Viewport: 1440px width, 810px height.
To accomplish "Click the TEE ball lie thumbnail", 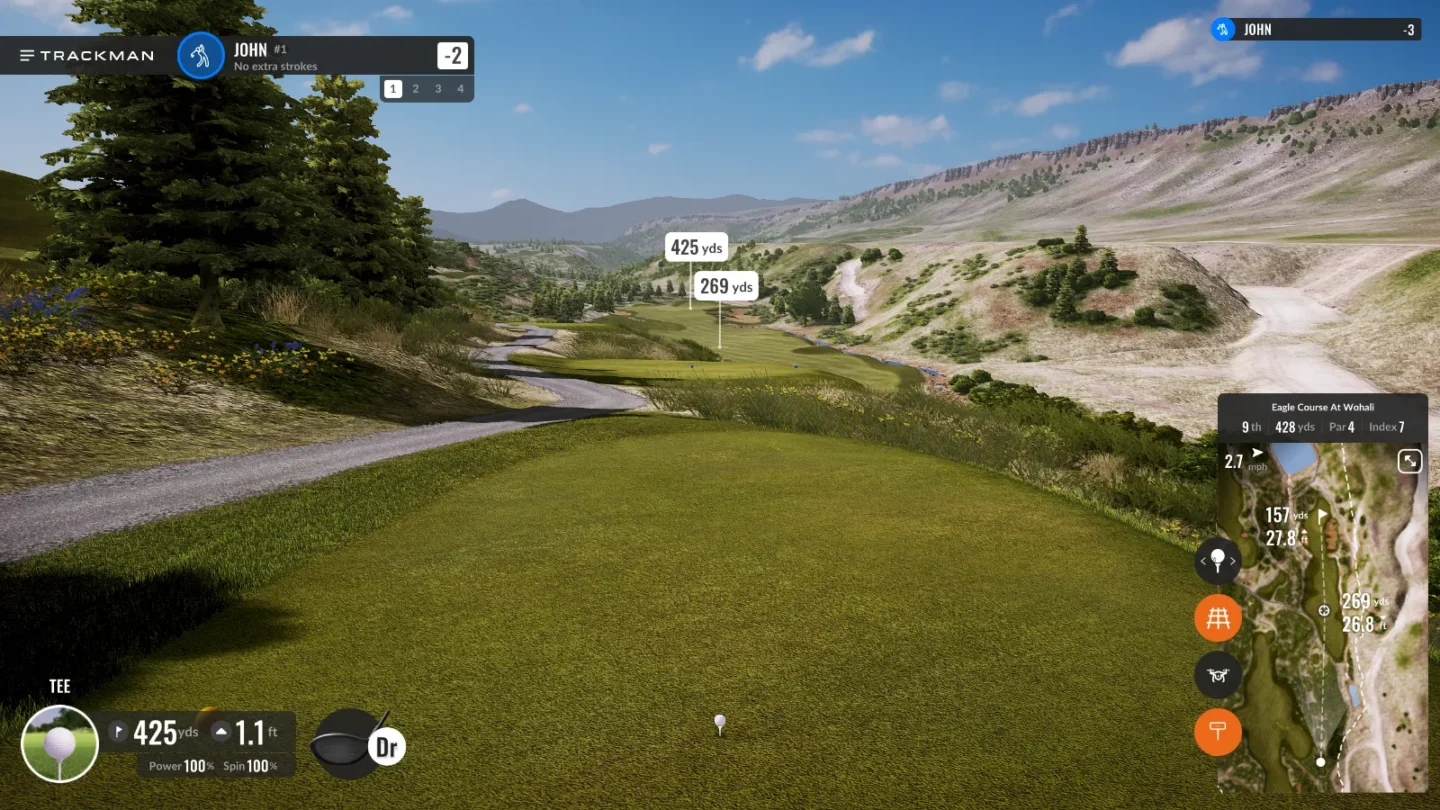I will (61, 743).
